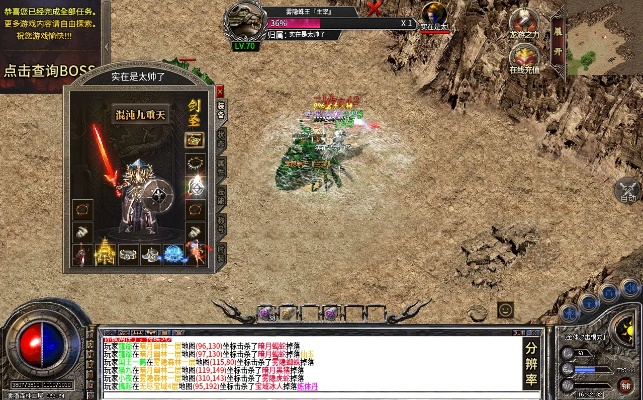This screenshot has height=400, width=643.
Task: Use the golden hotbar item
Action: pyautogui.click(x=288, y=312)
